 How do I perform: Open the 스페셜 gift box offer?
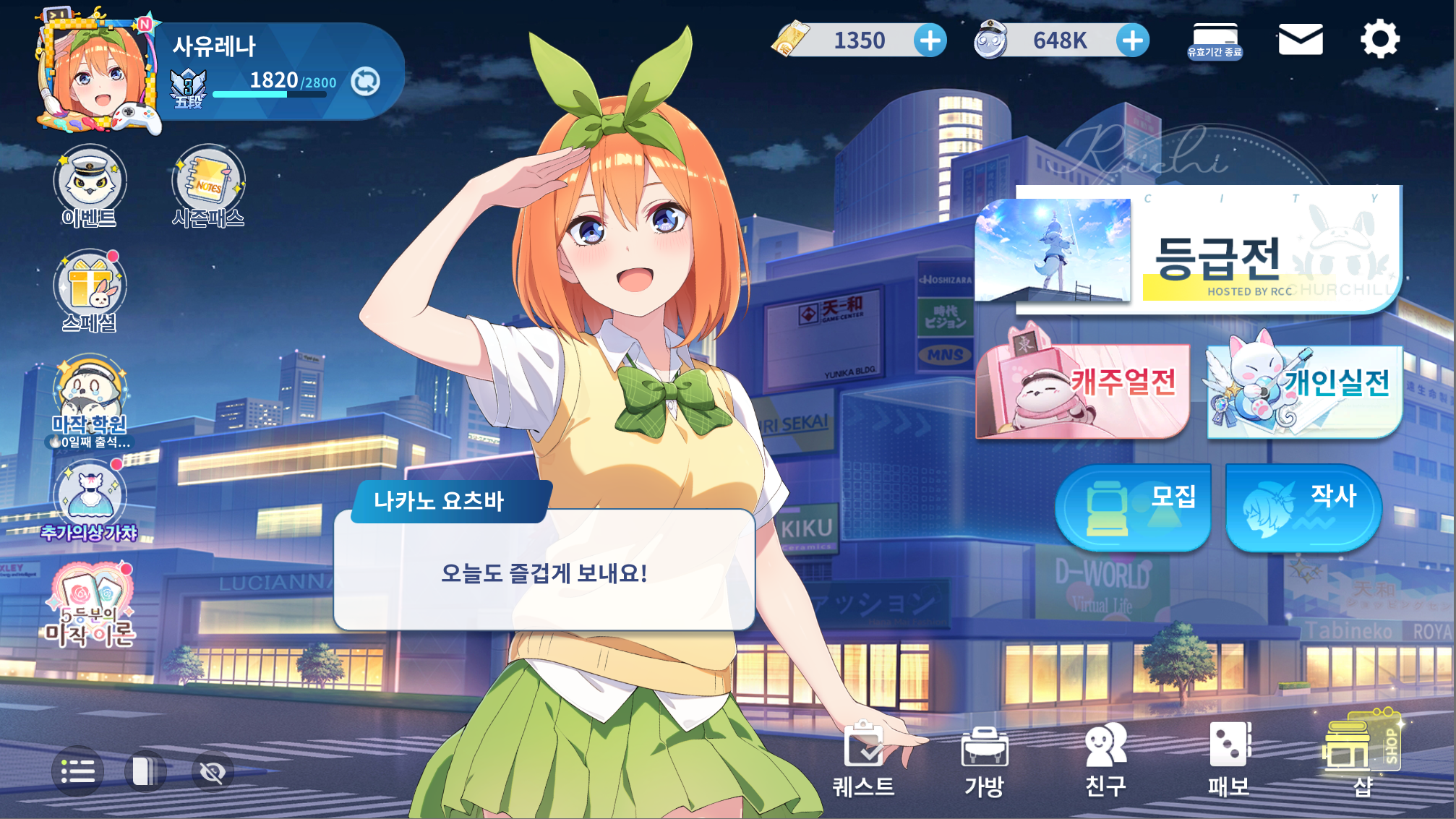coord(90,291)
